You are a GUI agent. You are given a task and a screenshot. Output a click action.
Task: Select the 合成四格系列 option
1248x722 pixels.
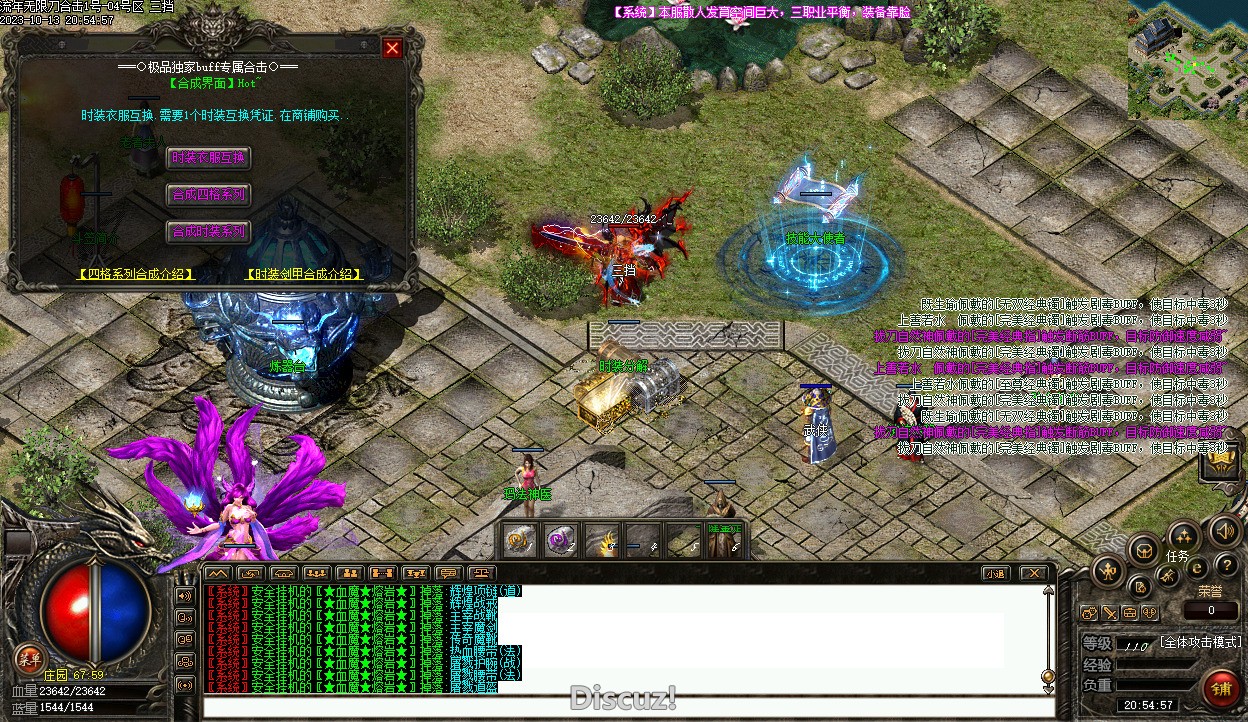(208, 195)
